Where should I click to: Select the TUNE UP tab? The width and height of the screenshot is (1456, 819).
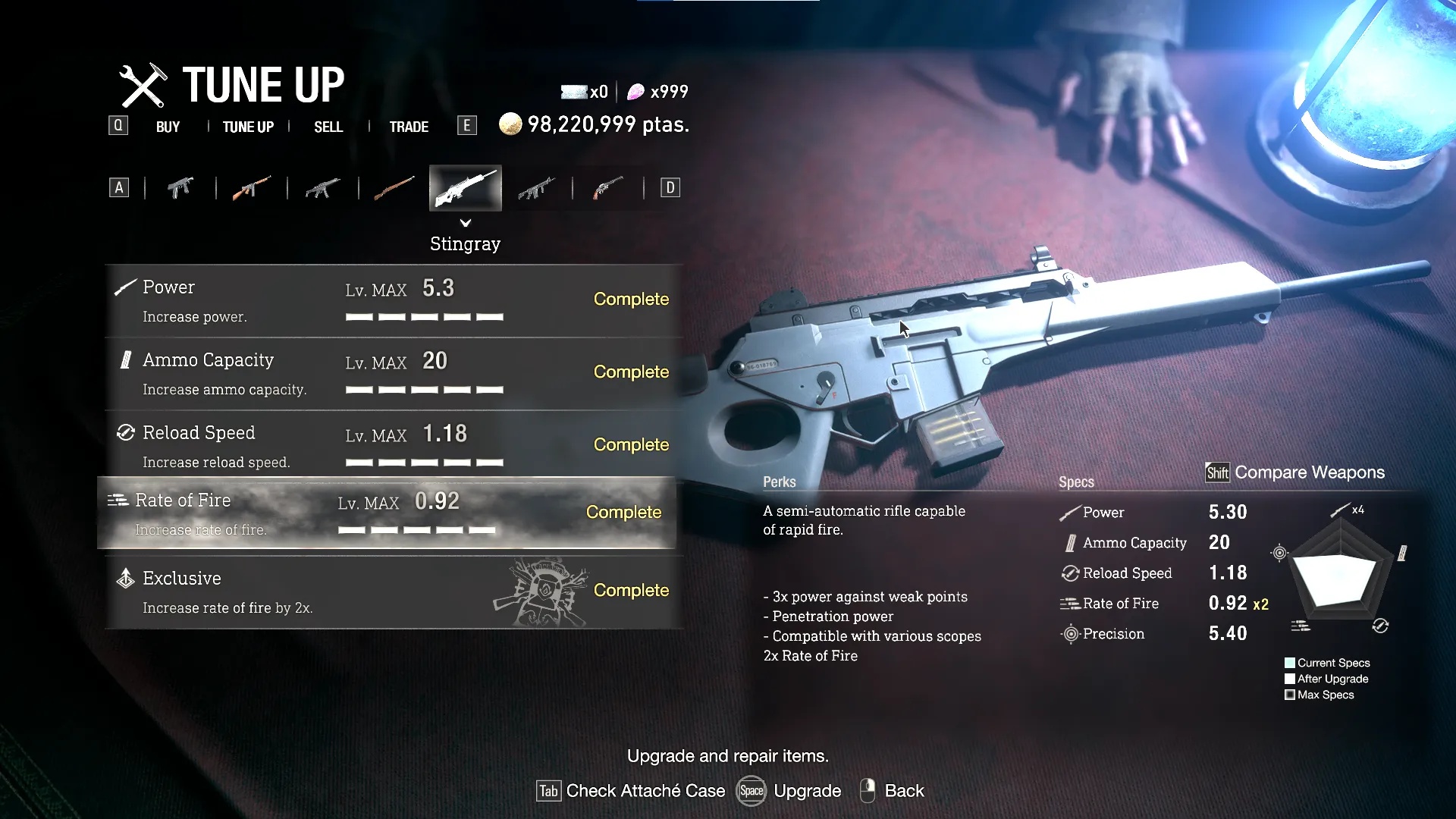248,127
